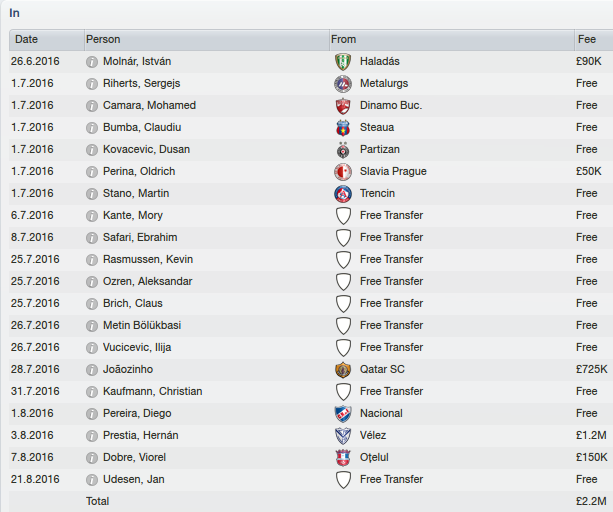View the Partizan club page
The height and width of the screenshot is (512, 613).
tap(380, 149)
